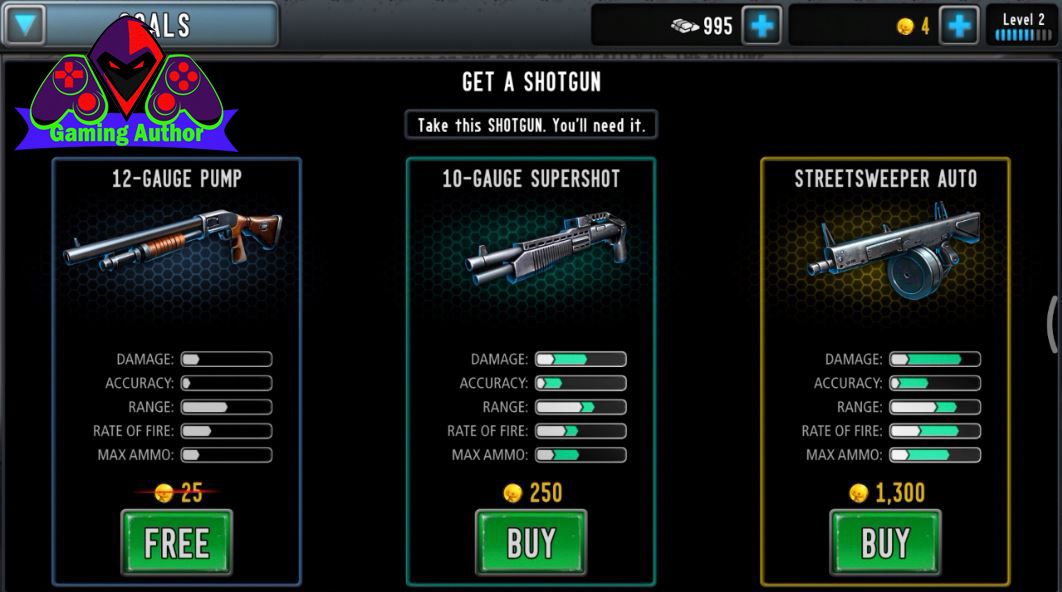Add more cash with the plus button
Image resolution: width=1062 pixels, height=592 pixels.
[762, 26]
